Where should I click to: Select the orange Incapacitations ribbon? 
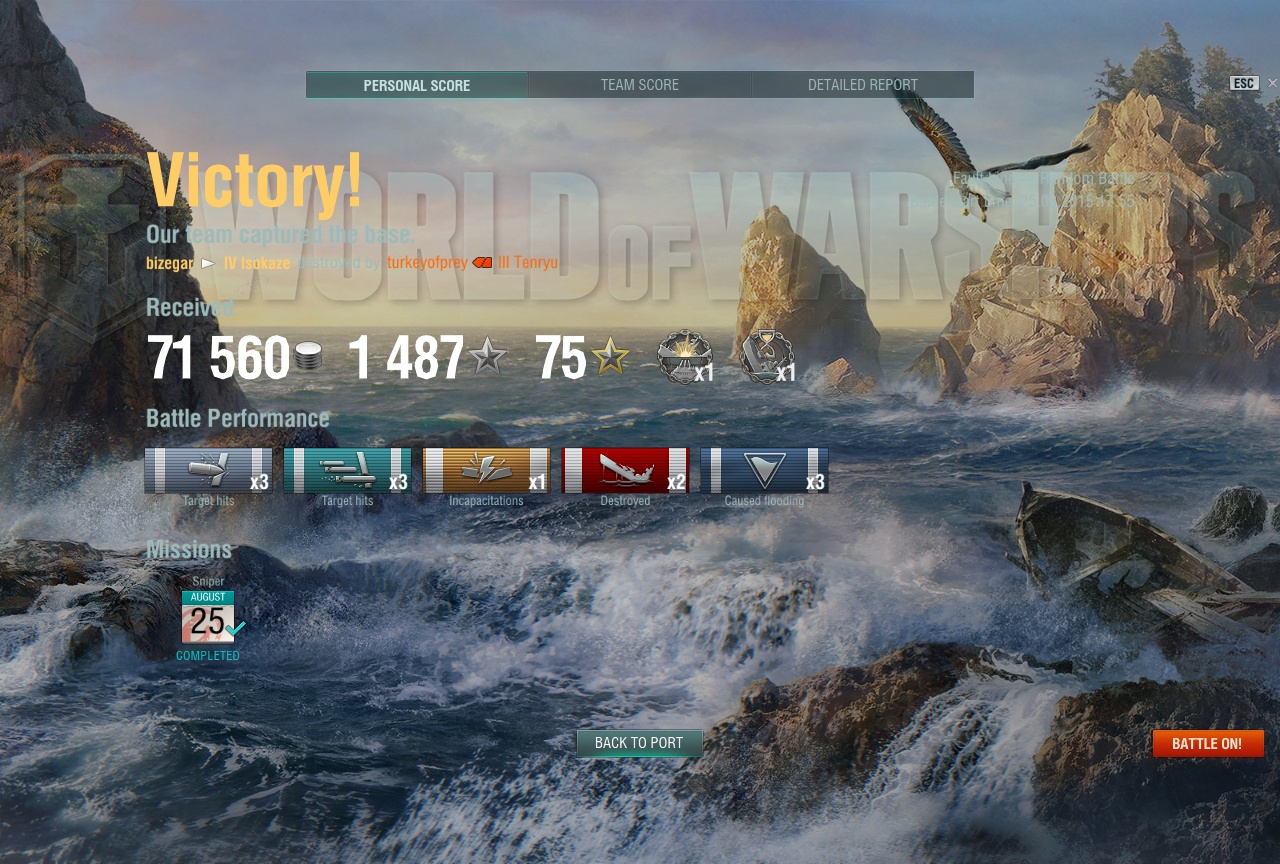click(x=486, y=471)
